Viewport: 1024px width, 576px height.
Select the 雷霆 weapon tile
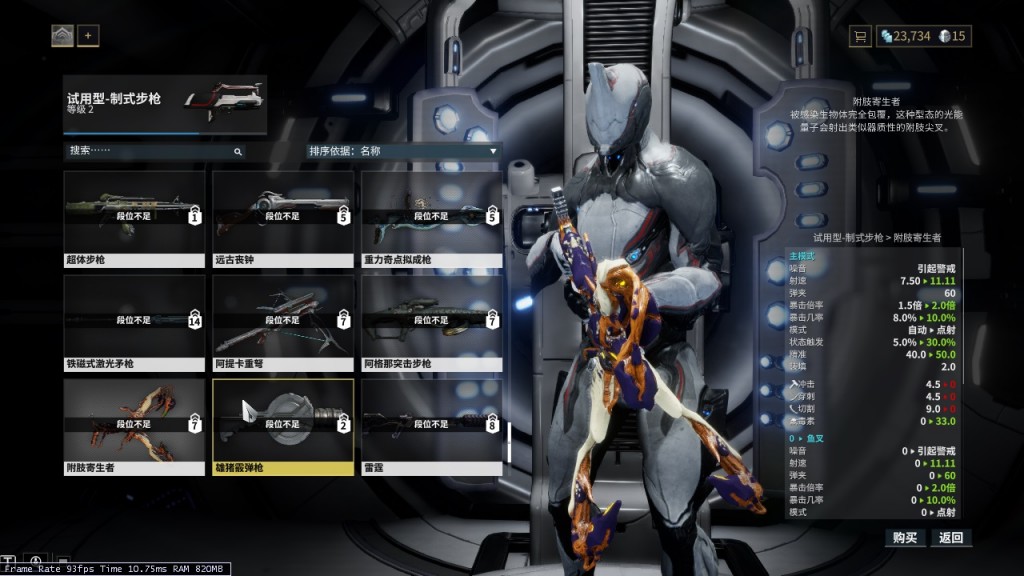tap(432, 426)
